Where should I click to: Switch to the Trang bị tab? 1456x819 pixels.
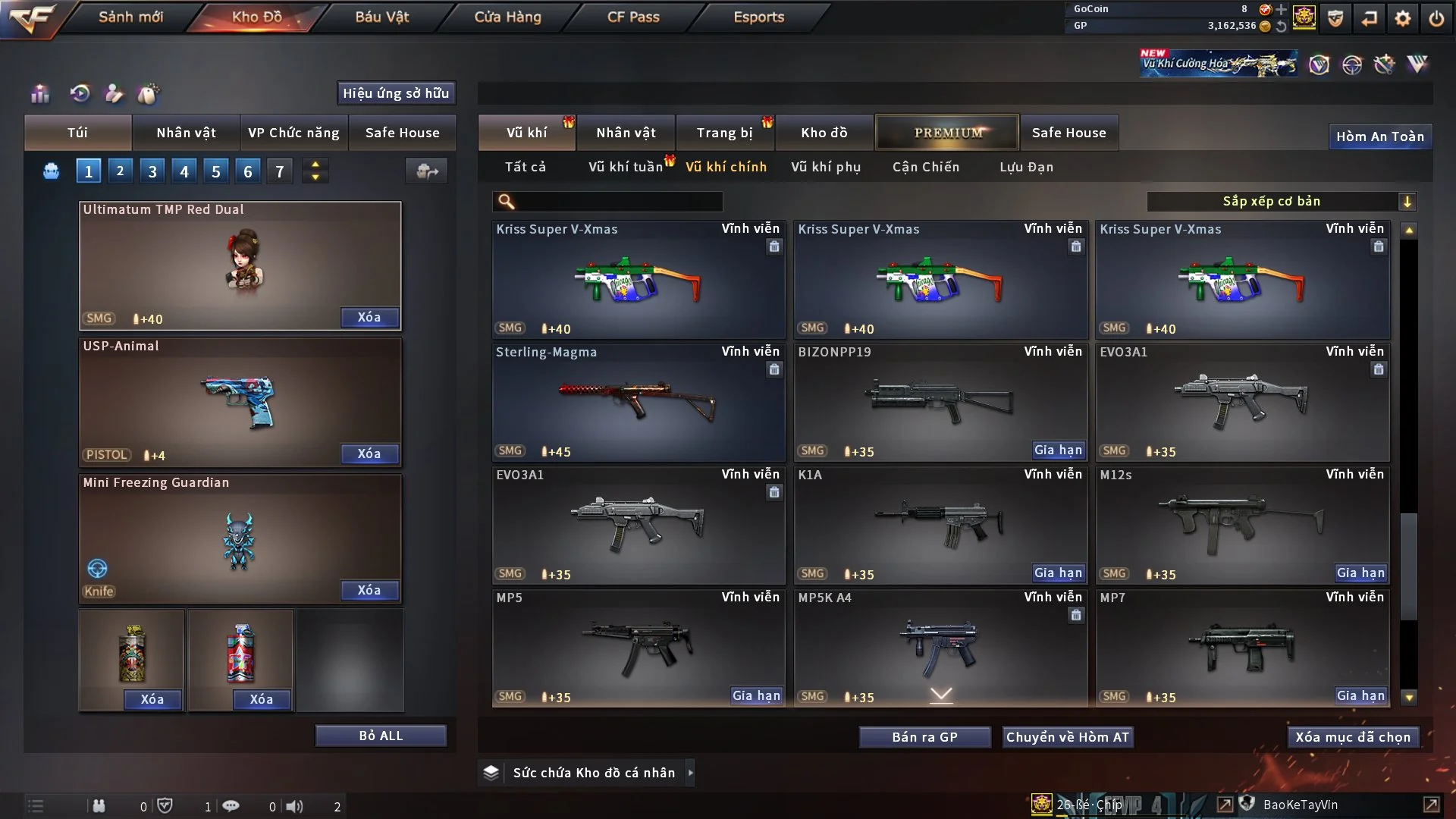724,133
